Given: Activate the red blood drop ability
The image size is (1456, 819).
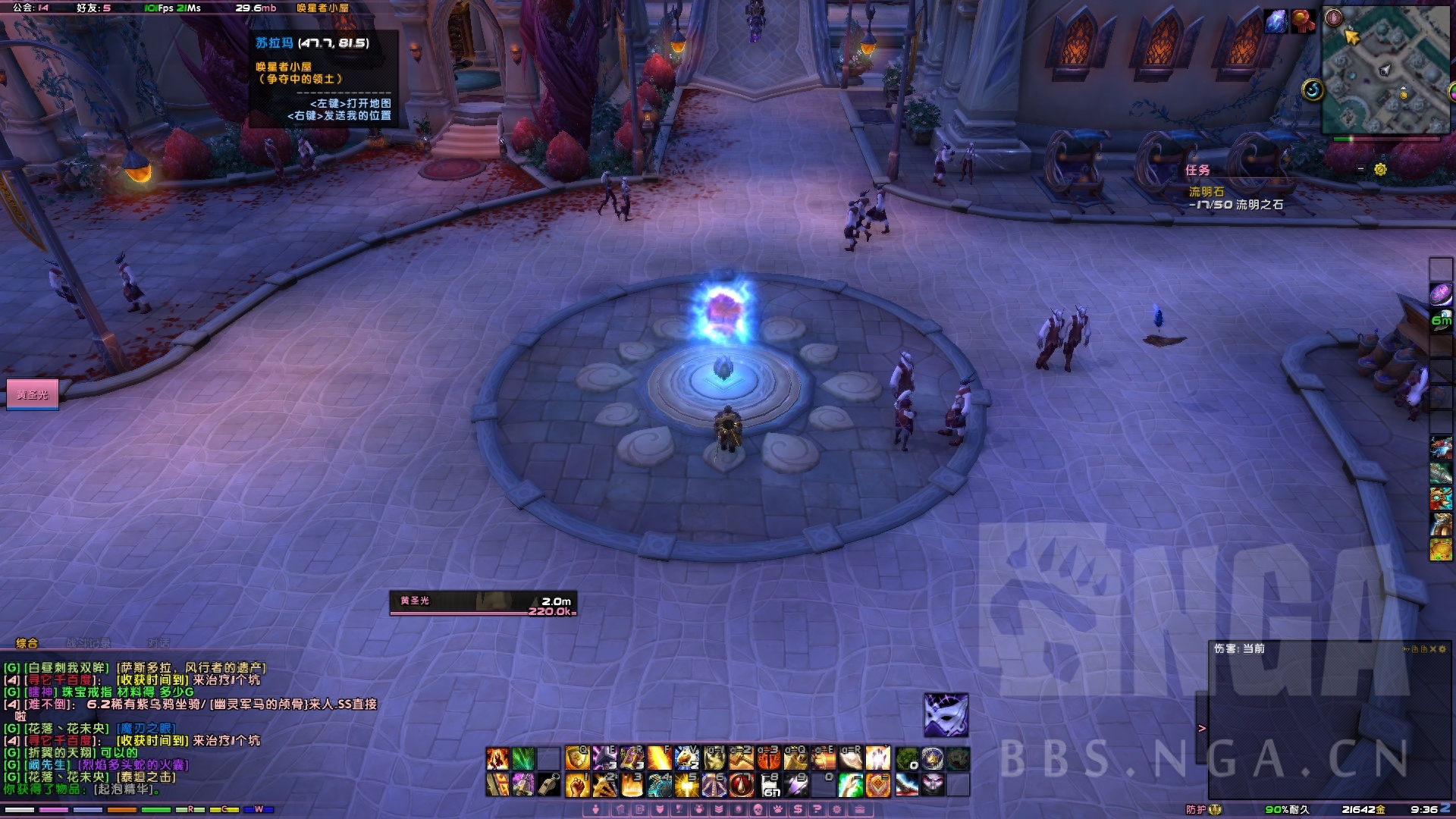Looking at the screenshot, I should (x=741, y=785).
